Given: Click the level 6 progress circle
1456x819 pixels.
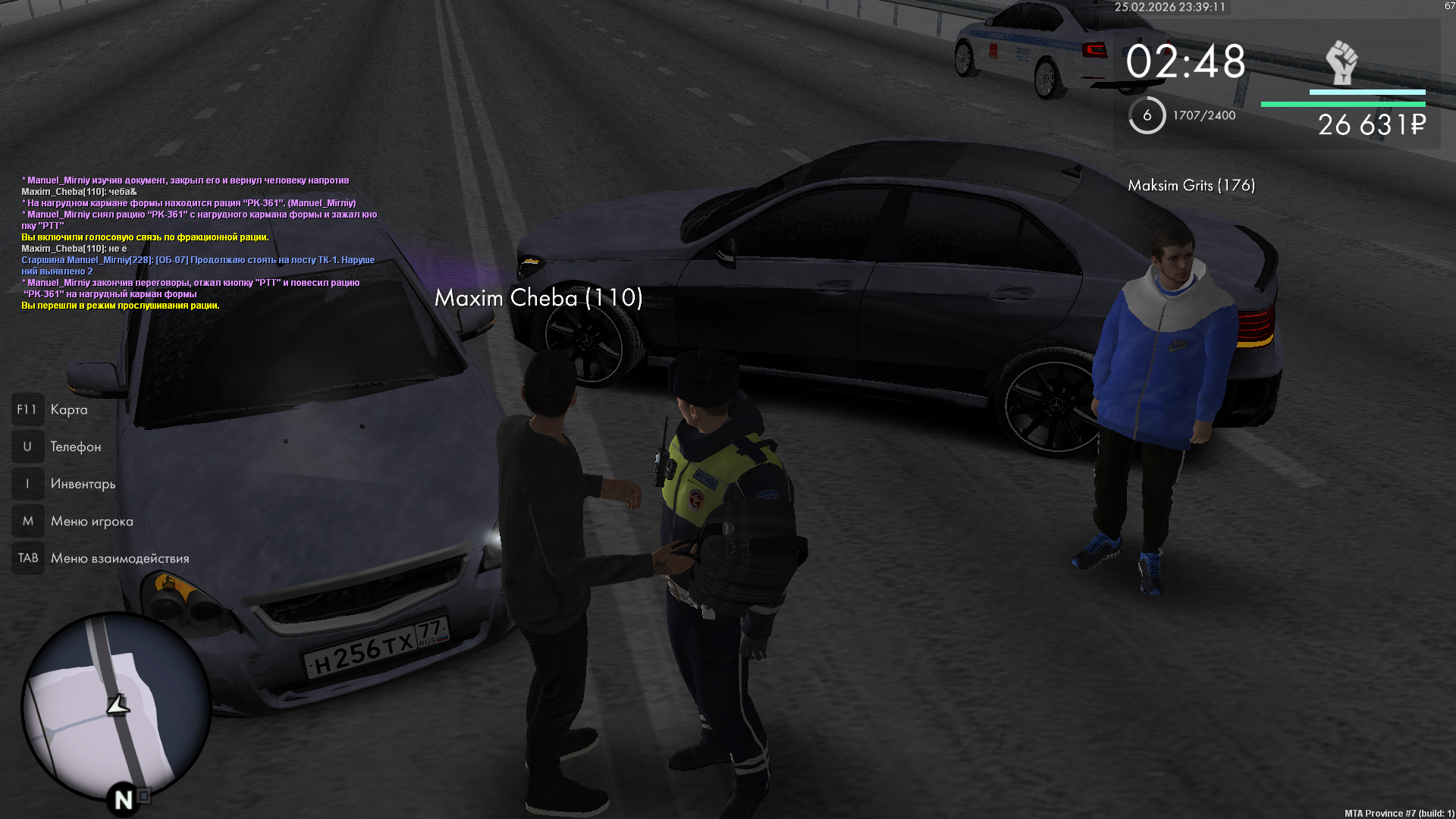Looking at the screenshot, I should [1147, 115].
